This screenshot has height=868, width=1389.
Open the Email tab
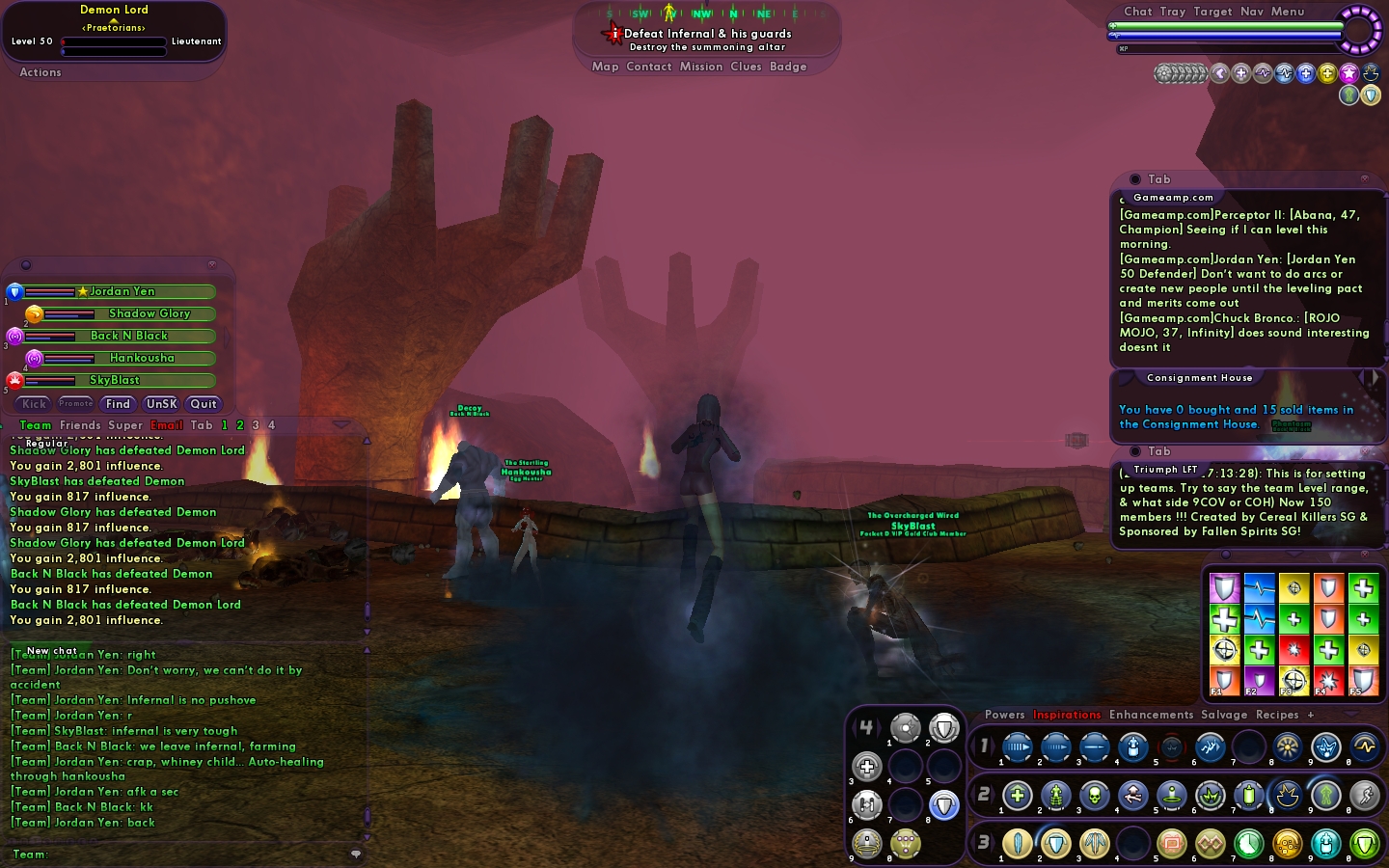[x=166, y=425]
